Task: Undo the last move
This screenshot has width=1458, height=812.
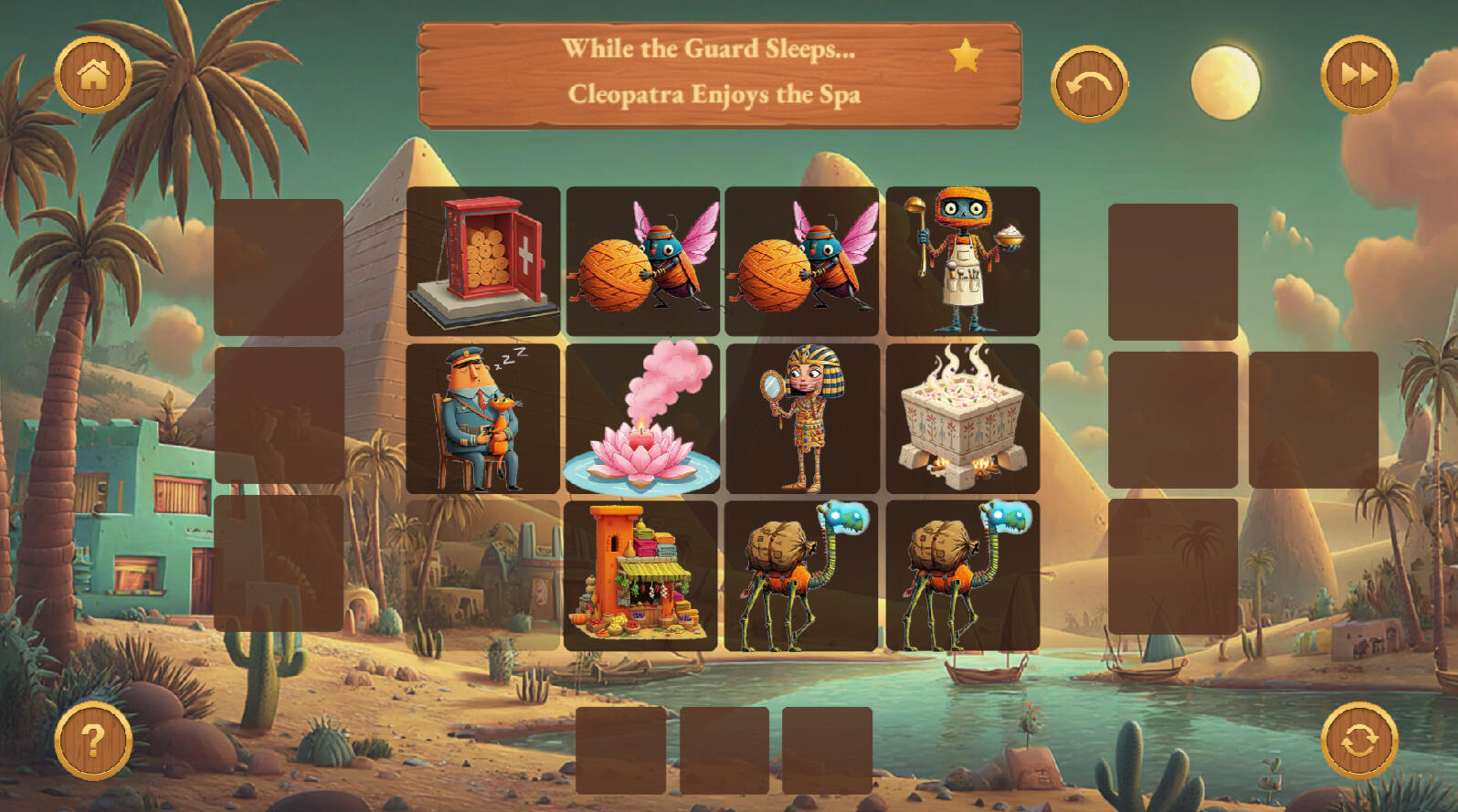Action: coord(1089,84)
